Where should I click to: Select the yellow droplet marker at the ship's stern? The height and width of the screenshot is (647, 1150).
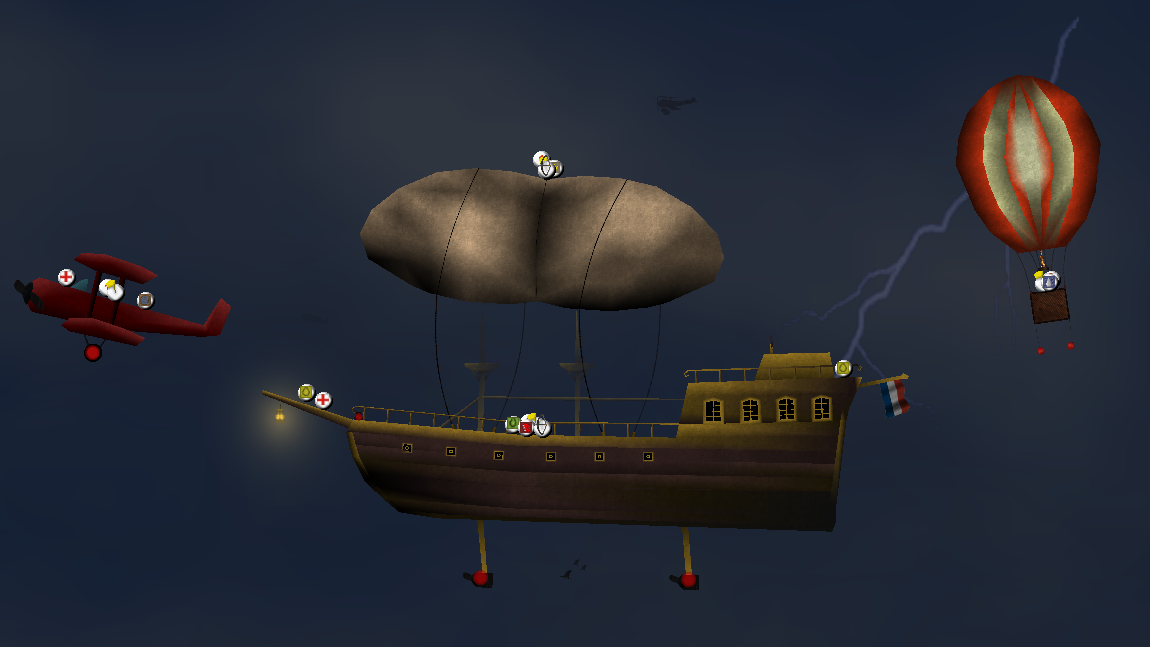pyautogui.click(x=843, y=368)
